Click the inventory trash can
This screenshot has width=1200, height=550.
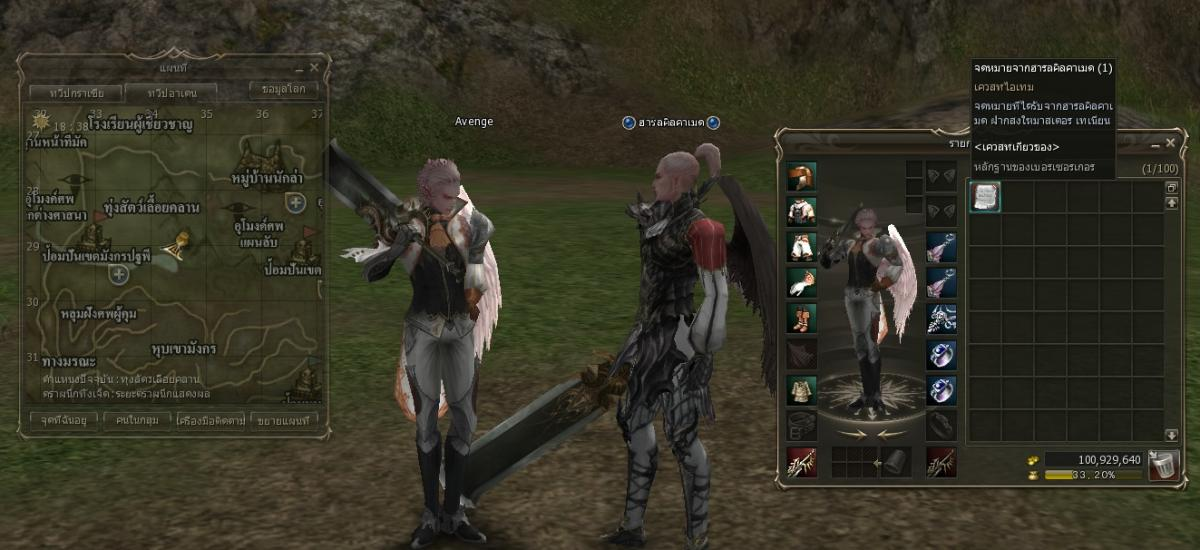(x=1161, y=465)
